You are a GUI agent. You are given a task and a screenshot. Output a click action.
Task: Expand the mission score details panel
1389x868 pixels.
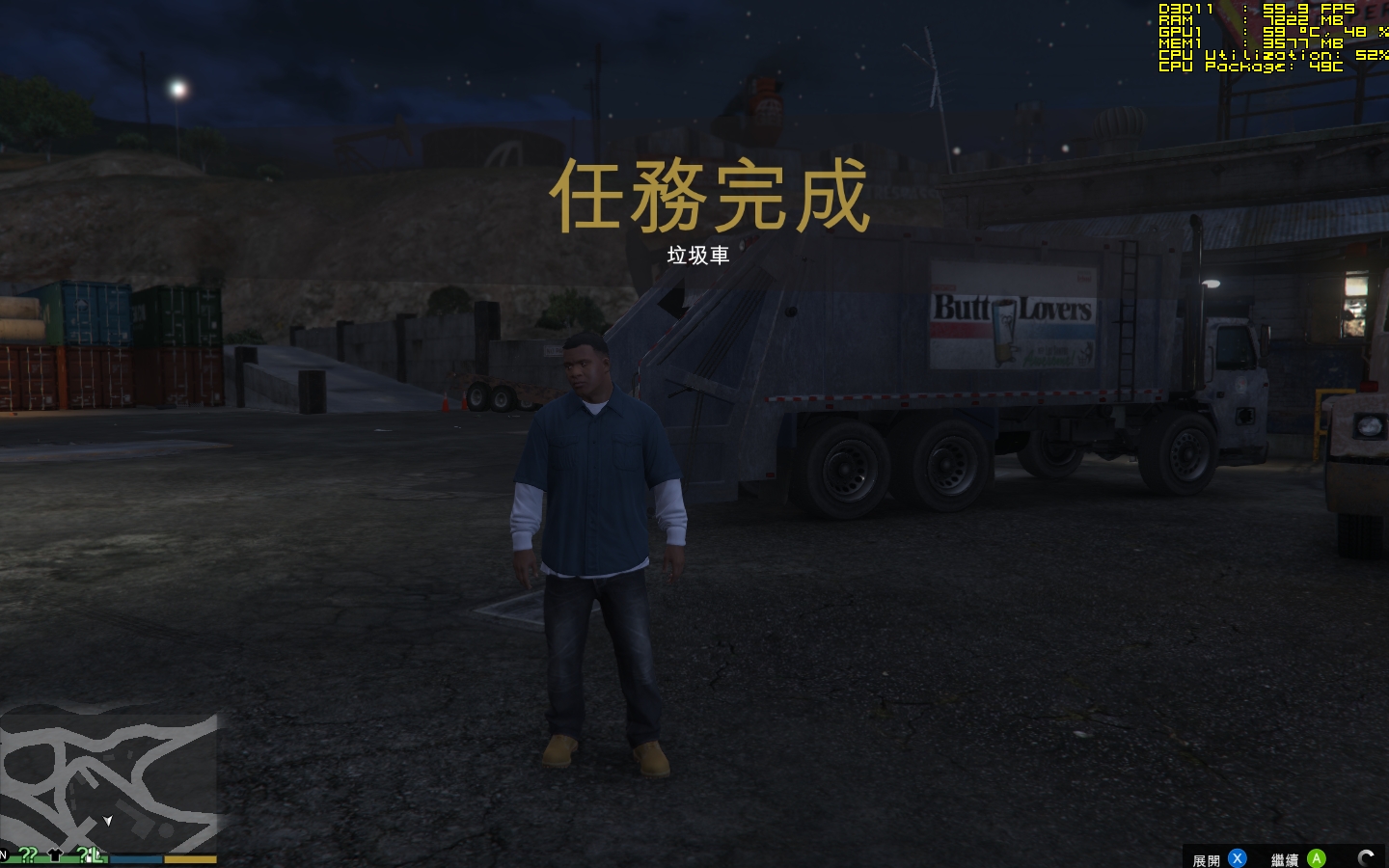pos(1208,858)
